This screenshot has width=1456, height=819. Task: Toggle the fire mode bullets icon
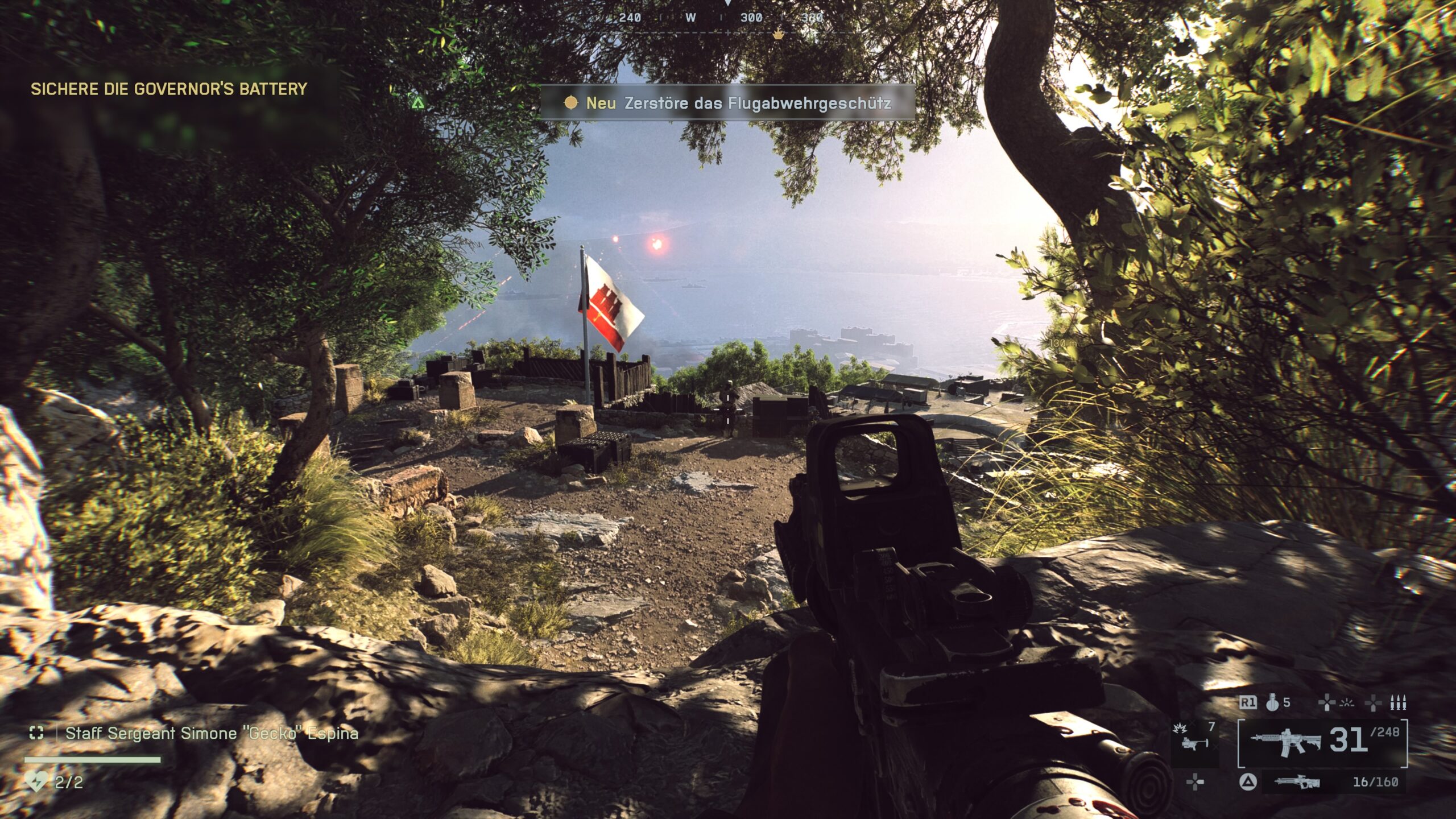tap(1398, 704)
